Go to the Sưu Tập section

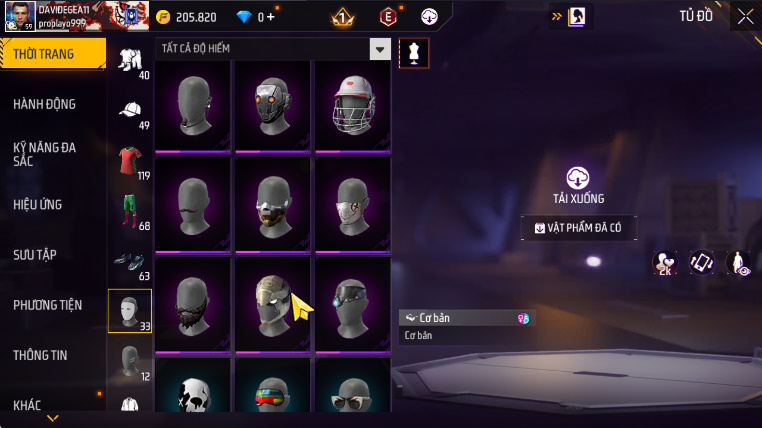tap(36, 254)
